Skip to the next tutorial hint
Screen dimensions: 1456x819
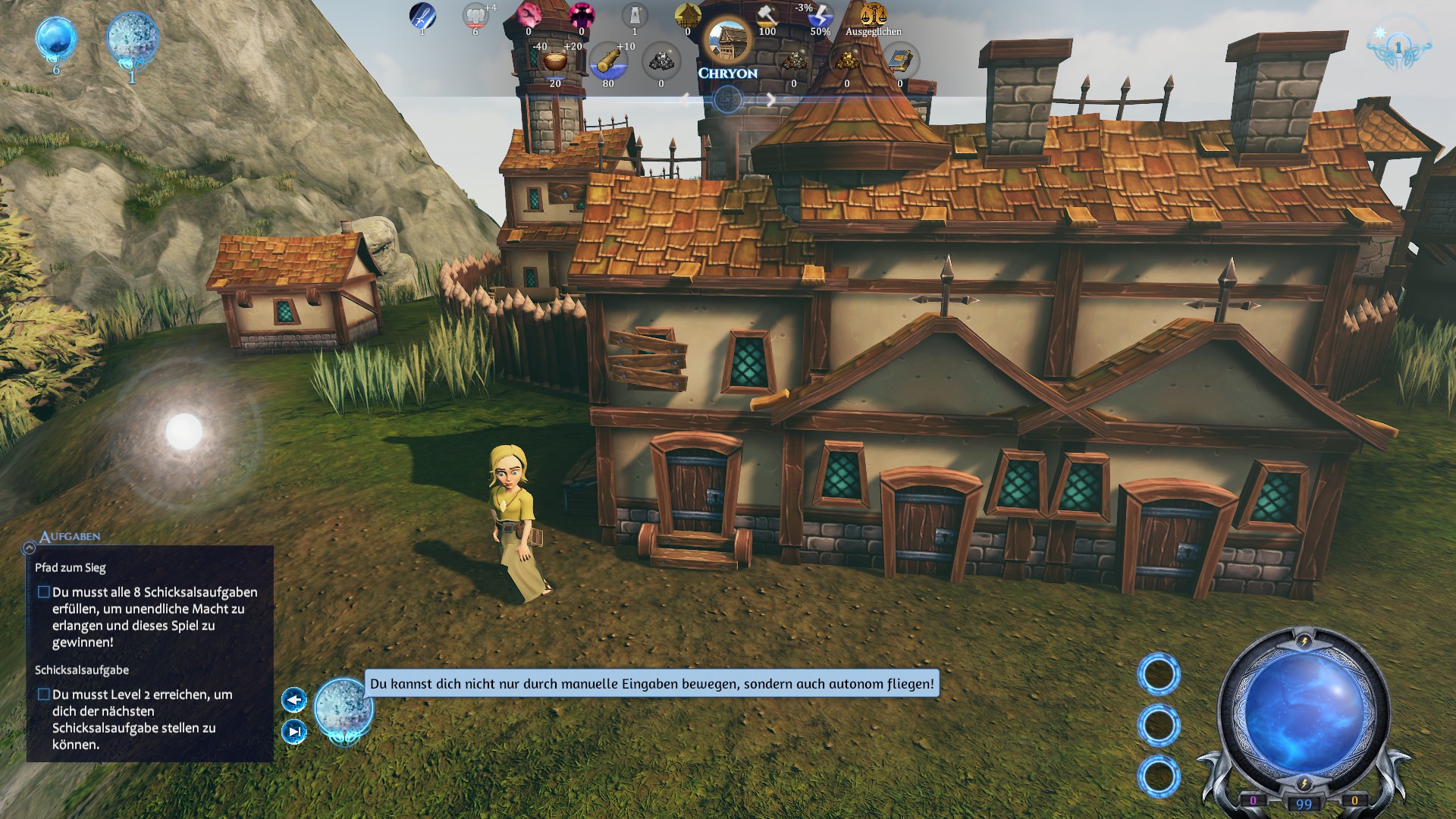click(294, 731)
